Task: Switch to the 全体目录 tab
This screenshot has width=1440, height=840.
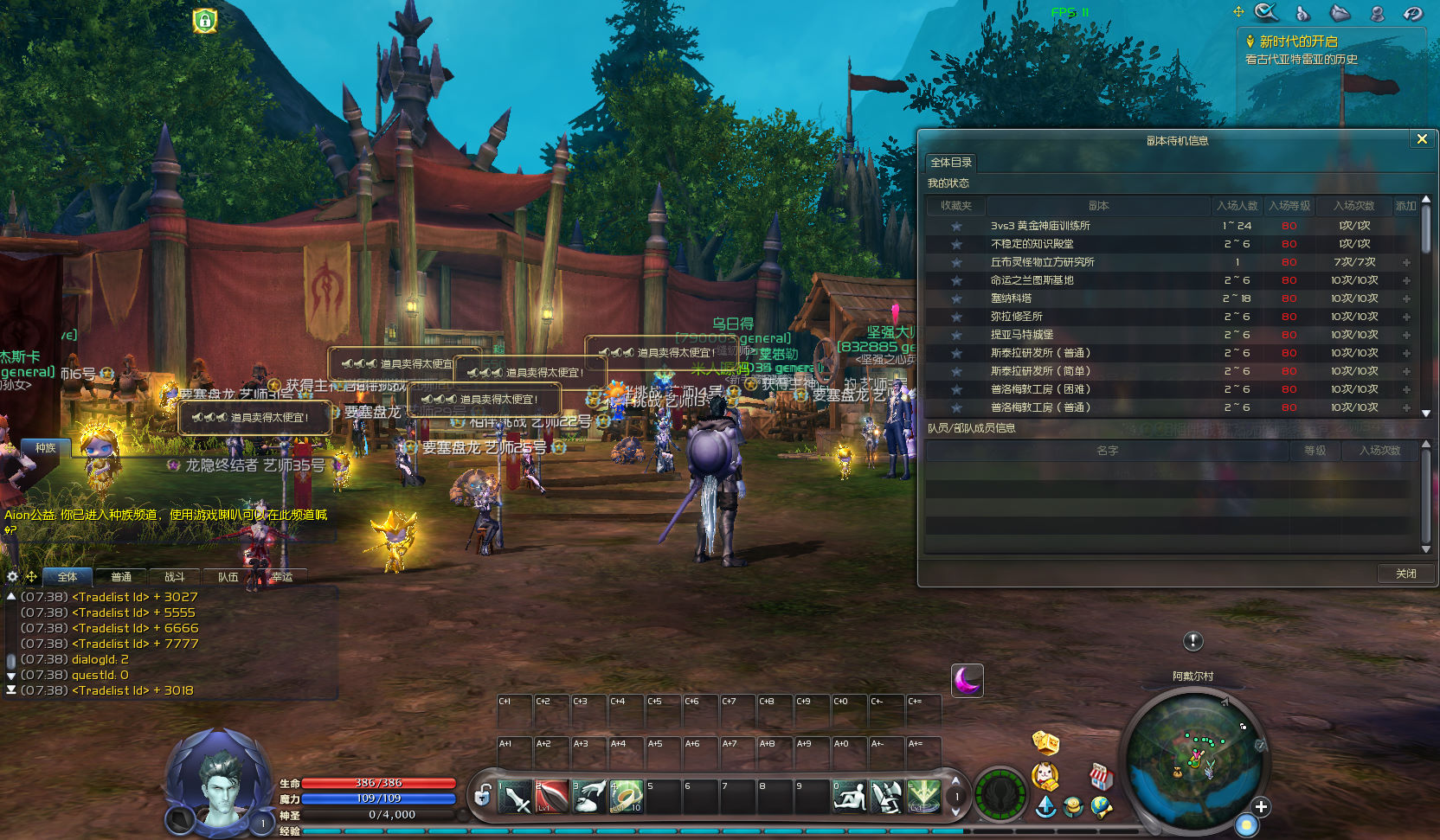Action: tap(951, 163)
